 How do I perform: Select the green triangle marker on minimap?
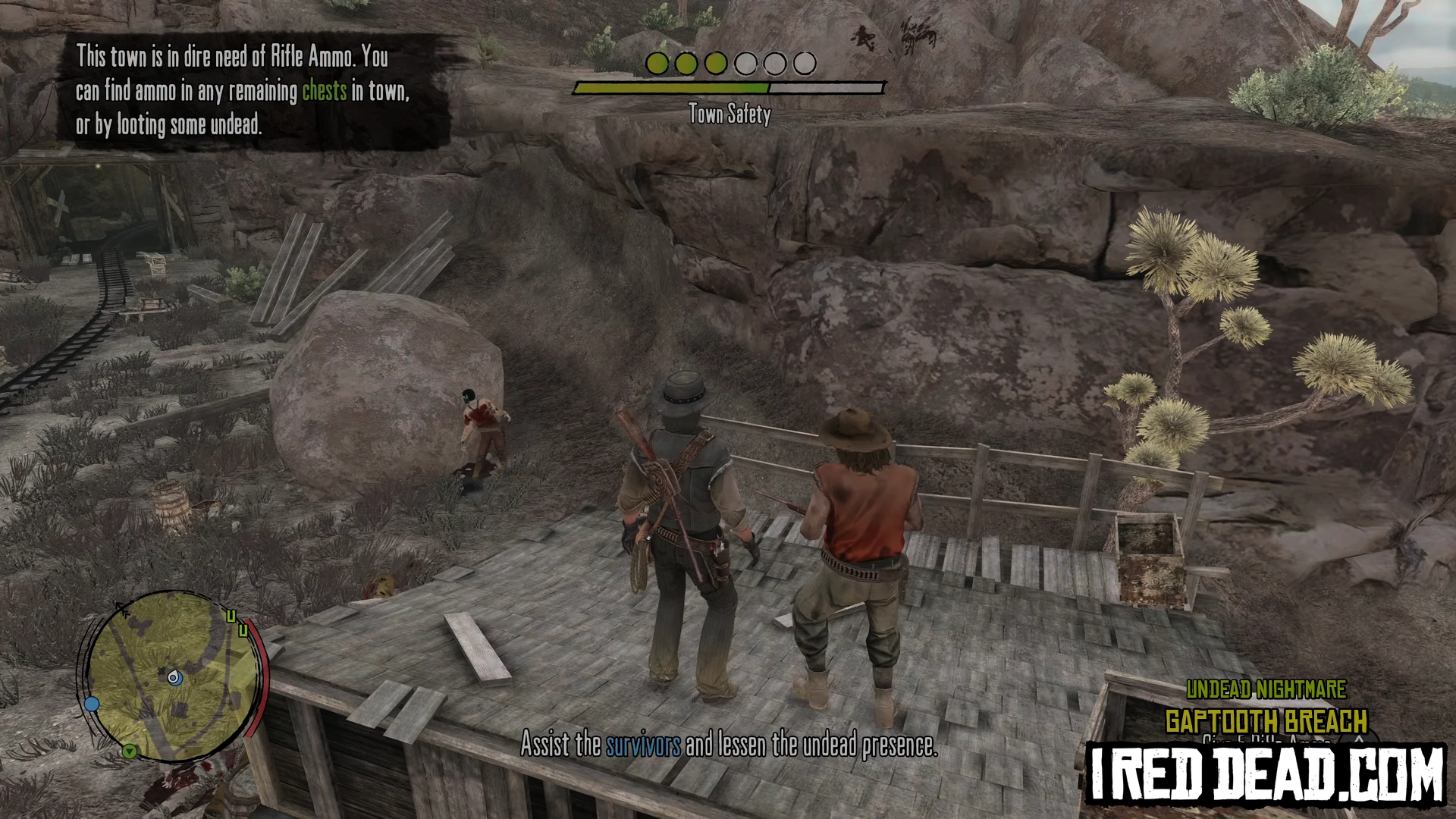click(130, 752)
